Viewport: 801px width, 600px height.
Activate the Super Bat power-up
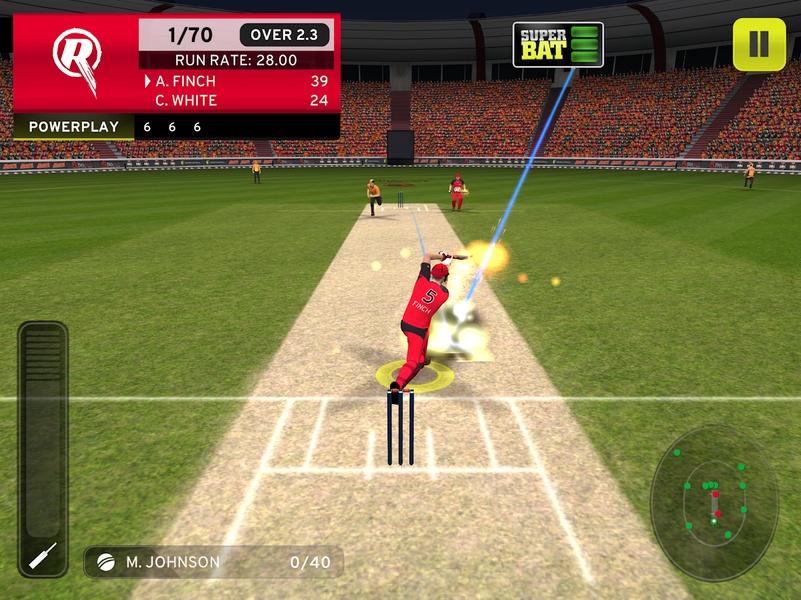(558, 44)
